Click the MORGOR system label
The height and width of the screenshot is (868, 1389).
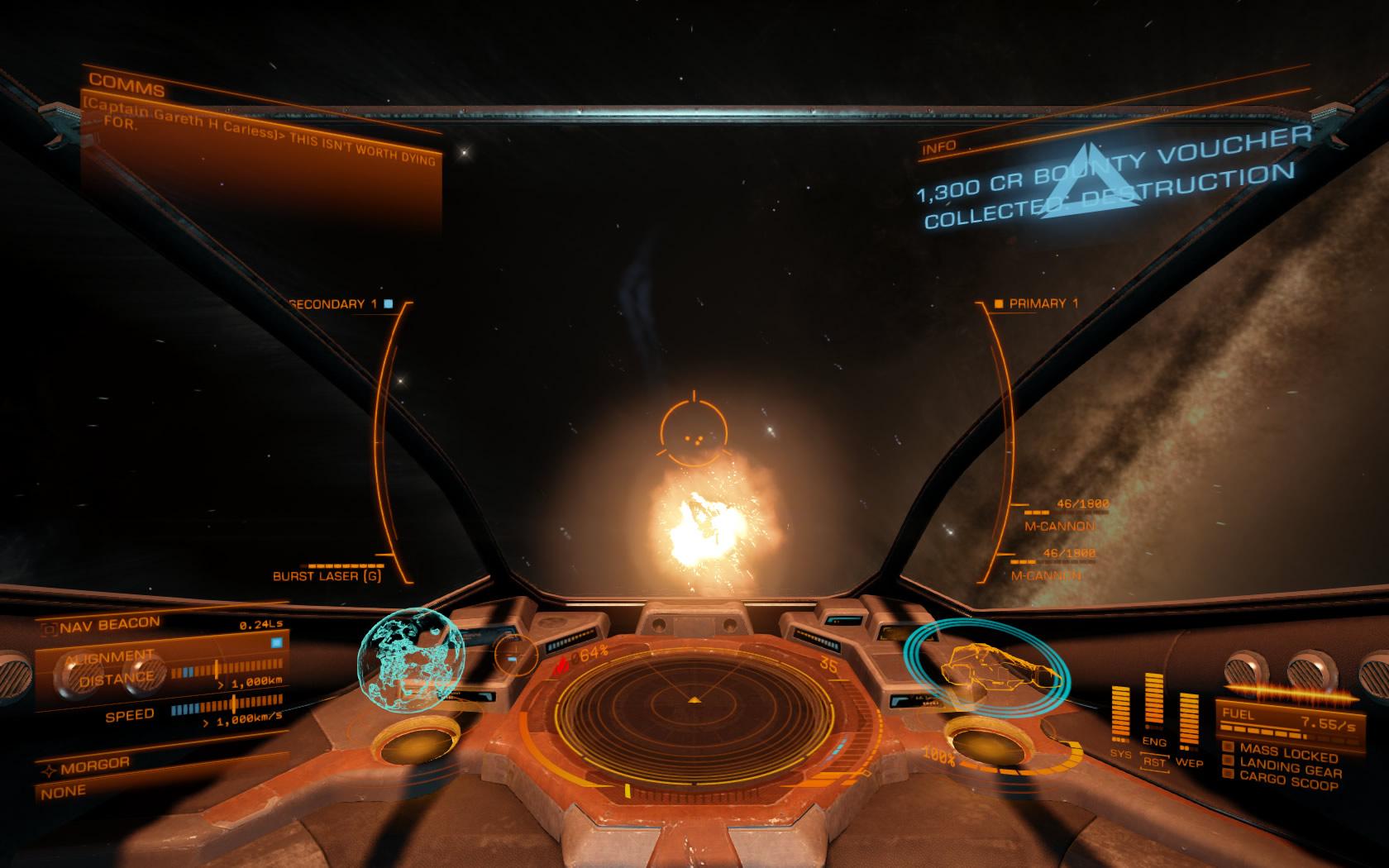tap(95, 765)
